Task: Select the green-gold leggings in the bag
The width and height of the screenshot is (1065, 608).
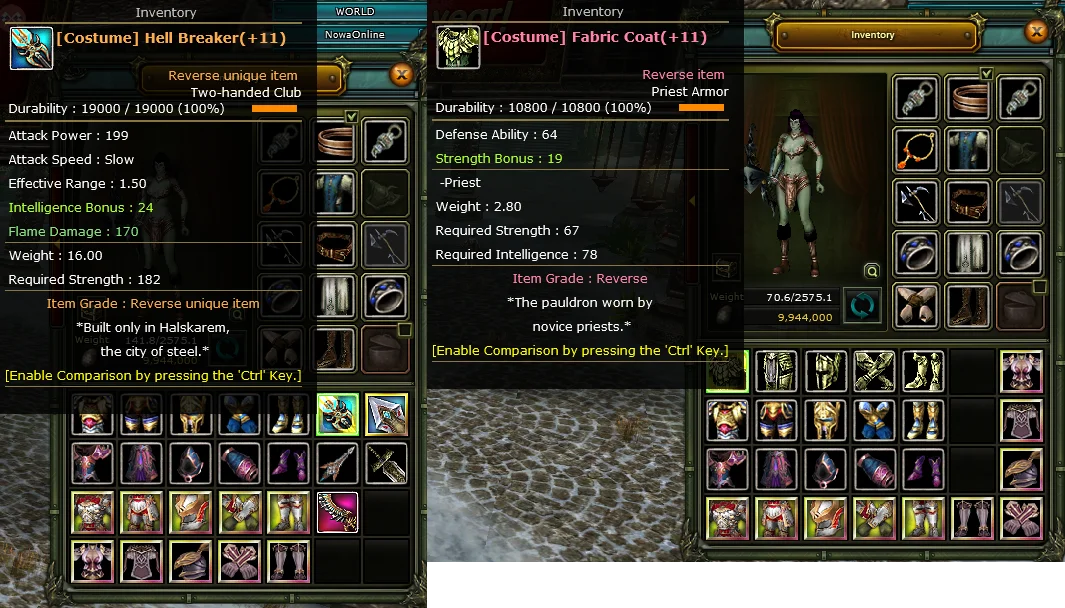Action: [776, 371]
